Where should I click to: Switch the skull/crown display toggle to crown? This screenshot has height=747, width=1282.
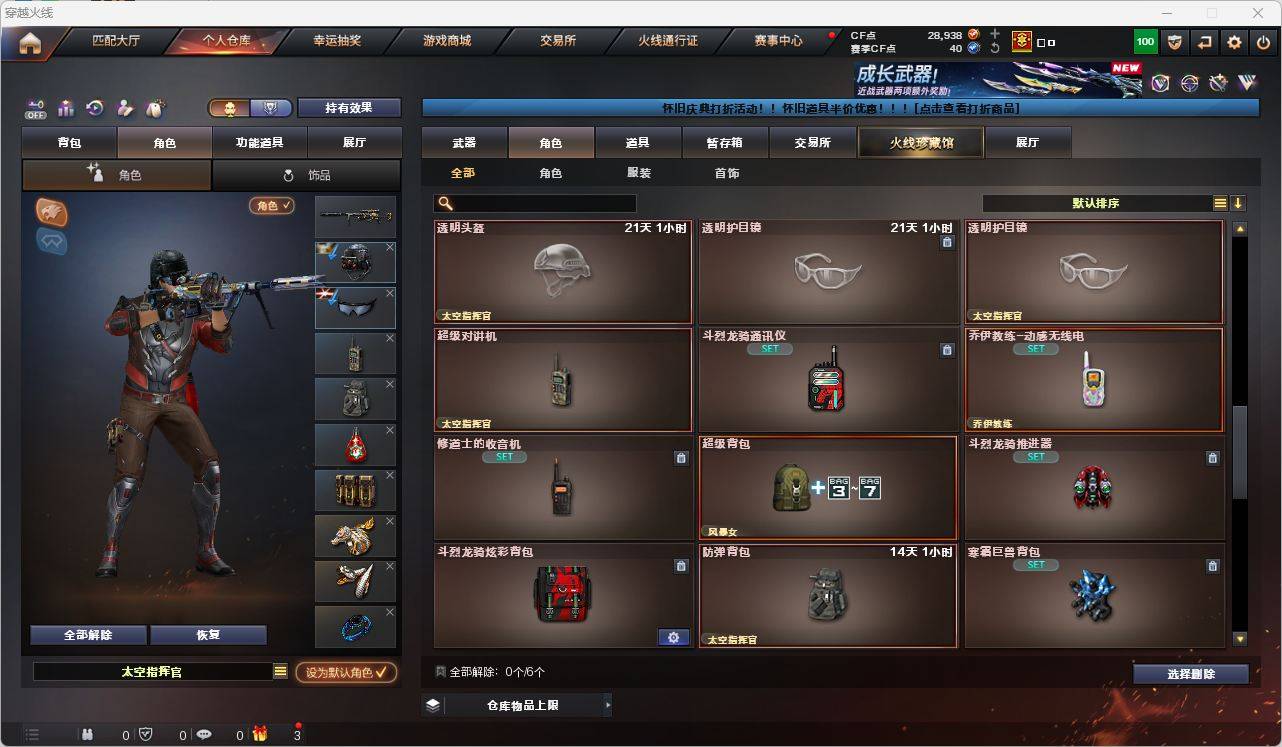268,107
